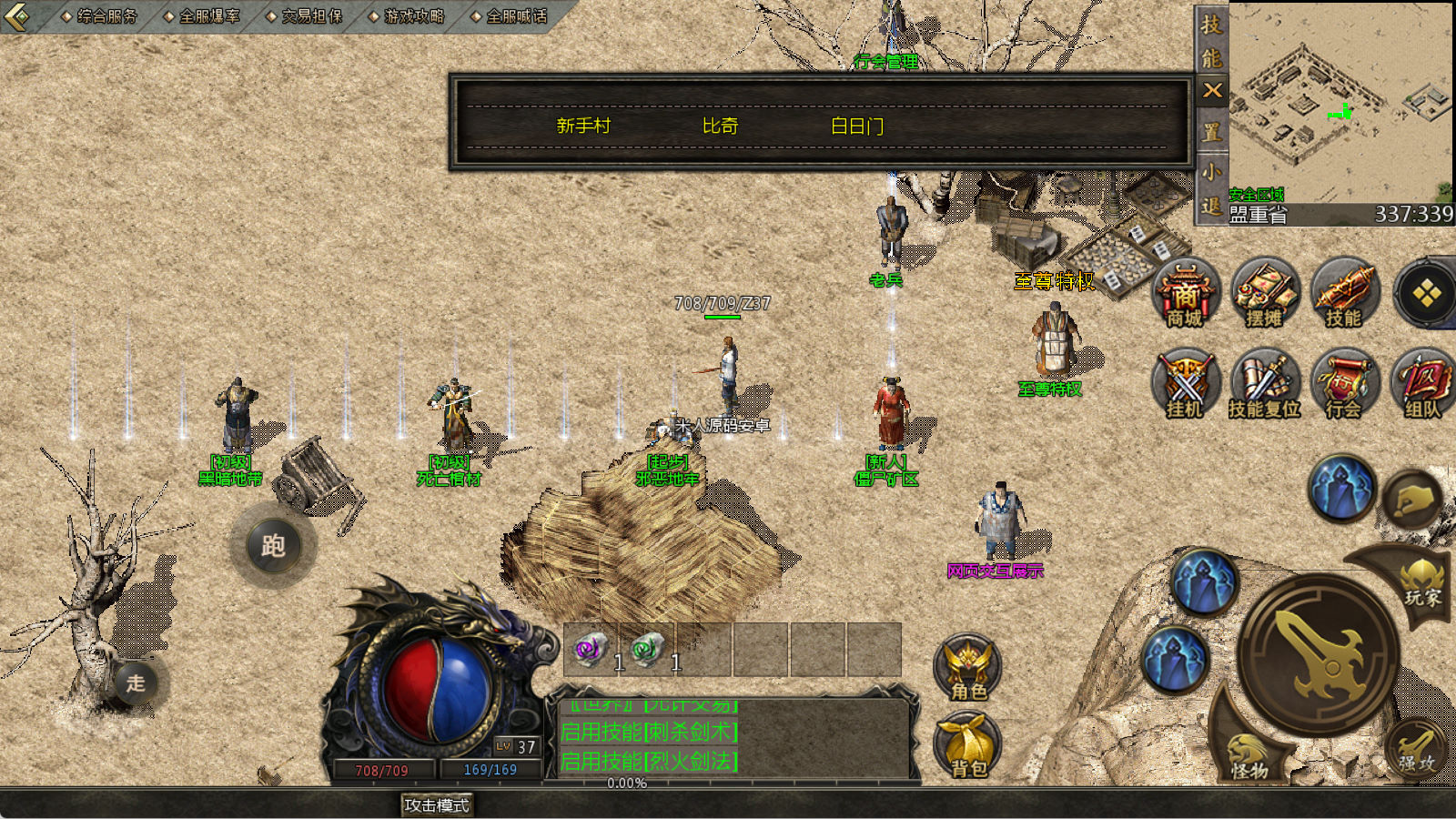Activate 技能复位 skill reset

coord(1264,384)
